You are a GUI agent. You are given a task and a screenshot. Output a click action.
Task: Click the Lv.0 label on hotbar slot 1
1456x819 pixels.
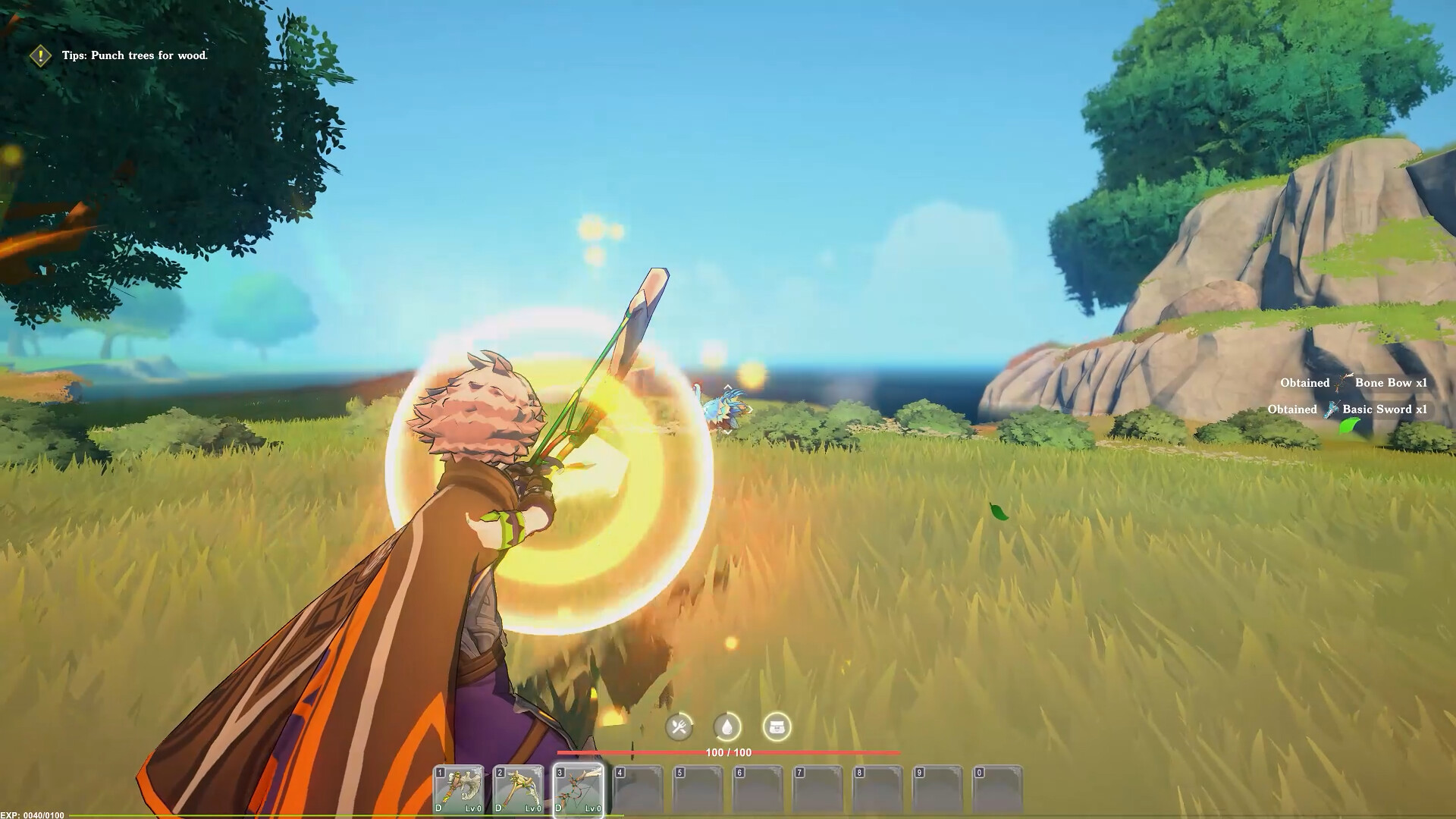473,810
